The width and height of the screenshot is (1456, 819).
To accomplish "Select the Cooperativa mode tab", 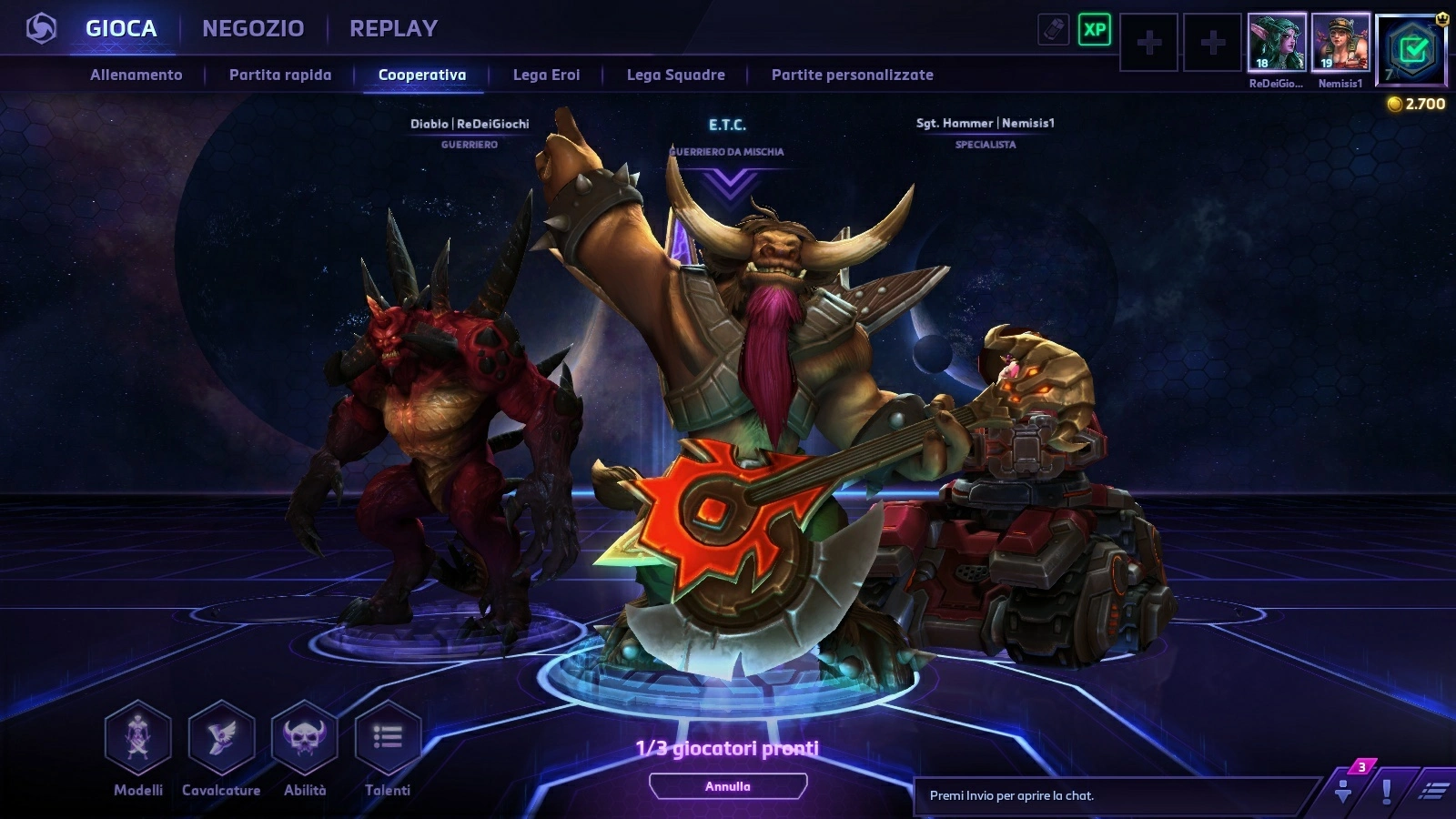I will [x=422, y=75].
